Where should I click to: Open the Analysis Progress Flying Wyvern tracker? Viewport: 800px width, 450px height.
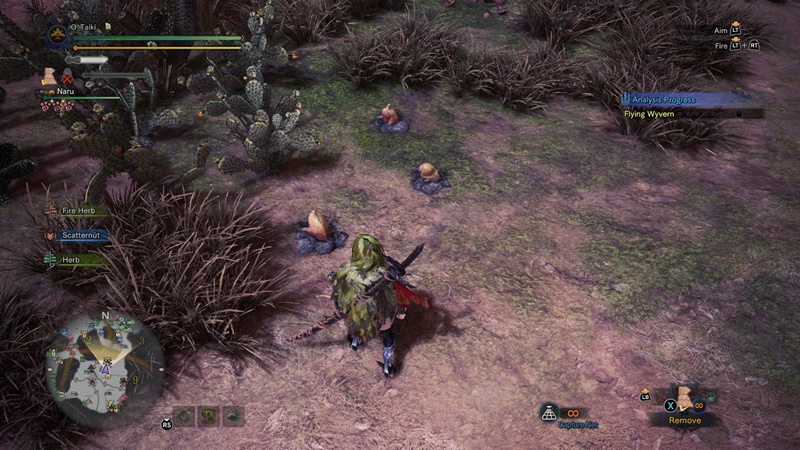(x=690, y=106)
